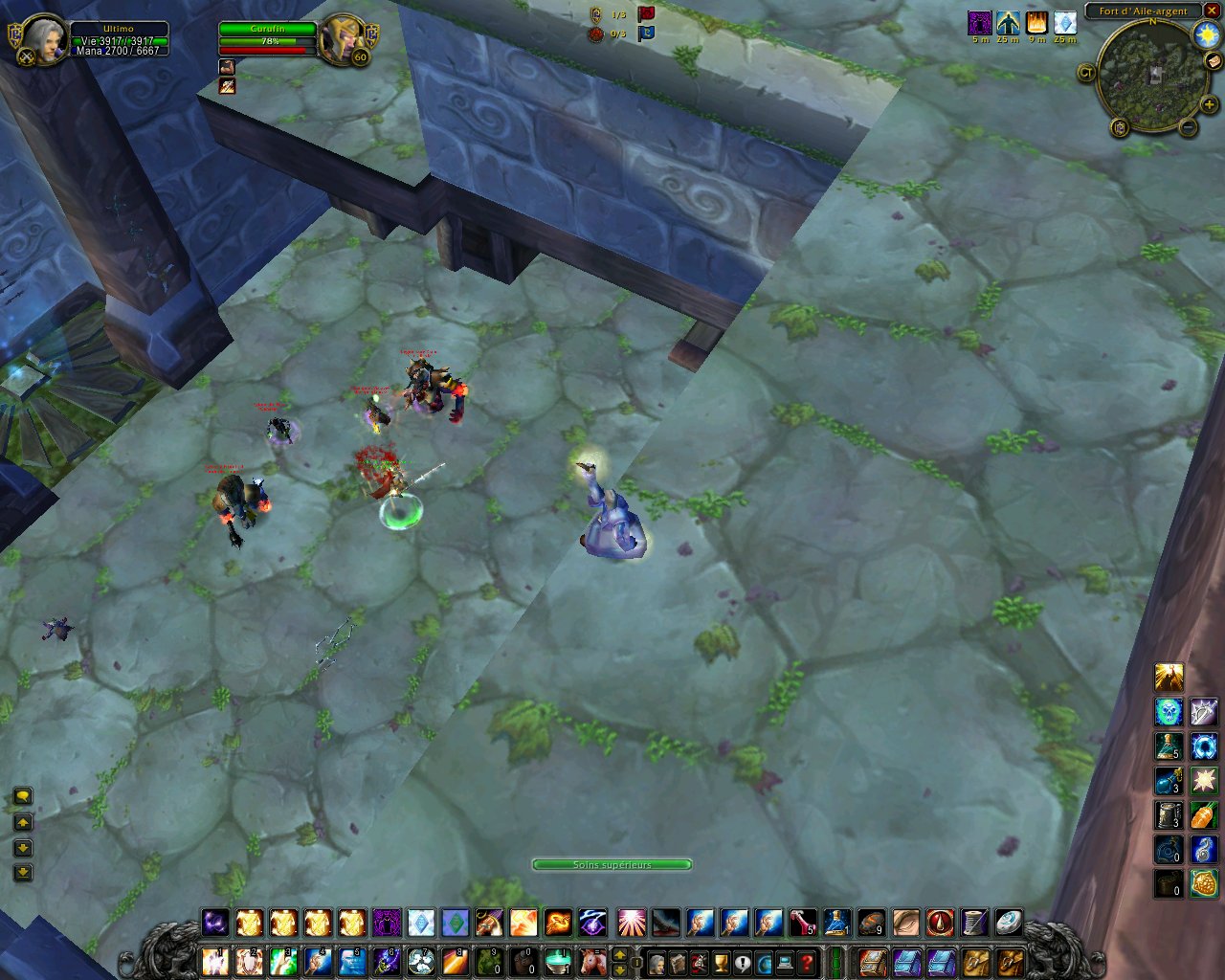Use the blue potion with key, count 3
Screen dimensions: 1225x980
[1169, 781]
